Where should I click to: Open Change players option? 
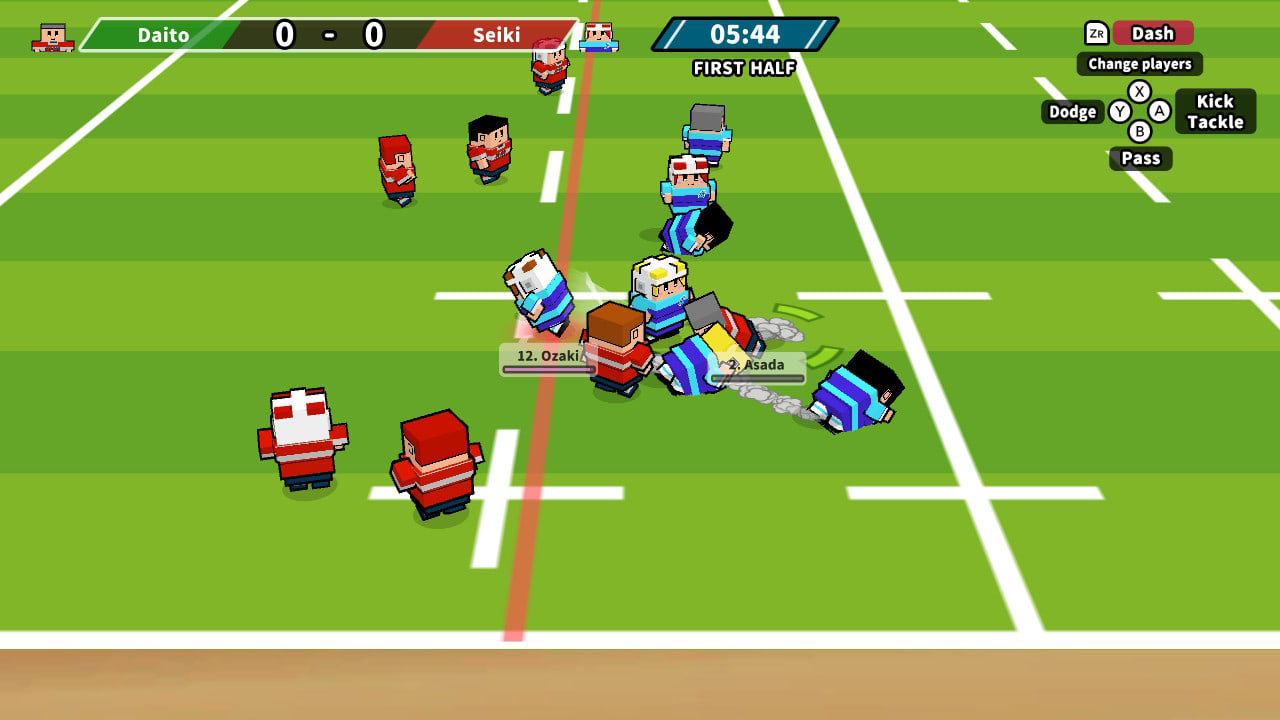click(1139, 64)
